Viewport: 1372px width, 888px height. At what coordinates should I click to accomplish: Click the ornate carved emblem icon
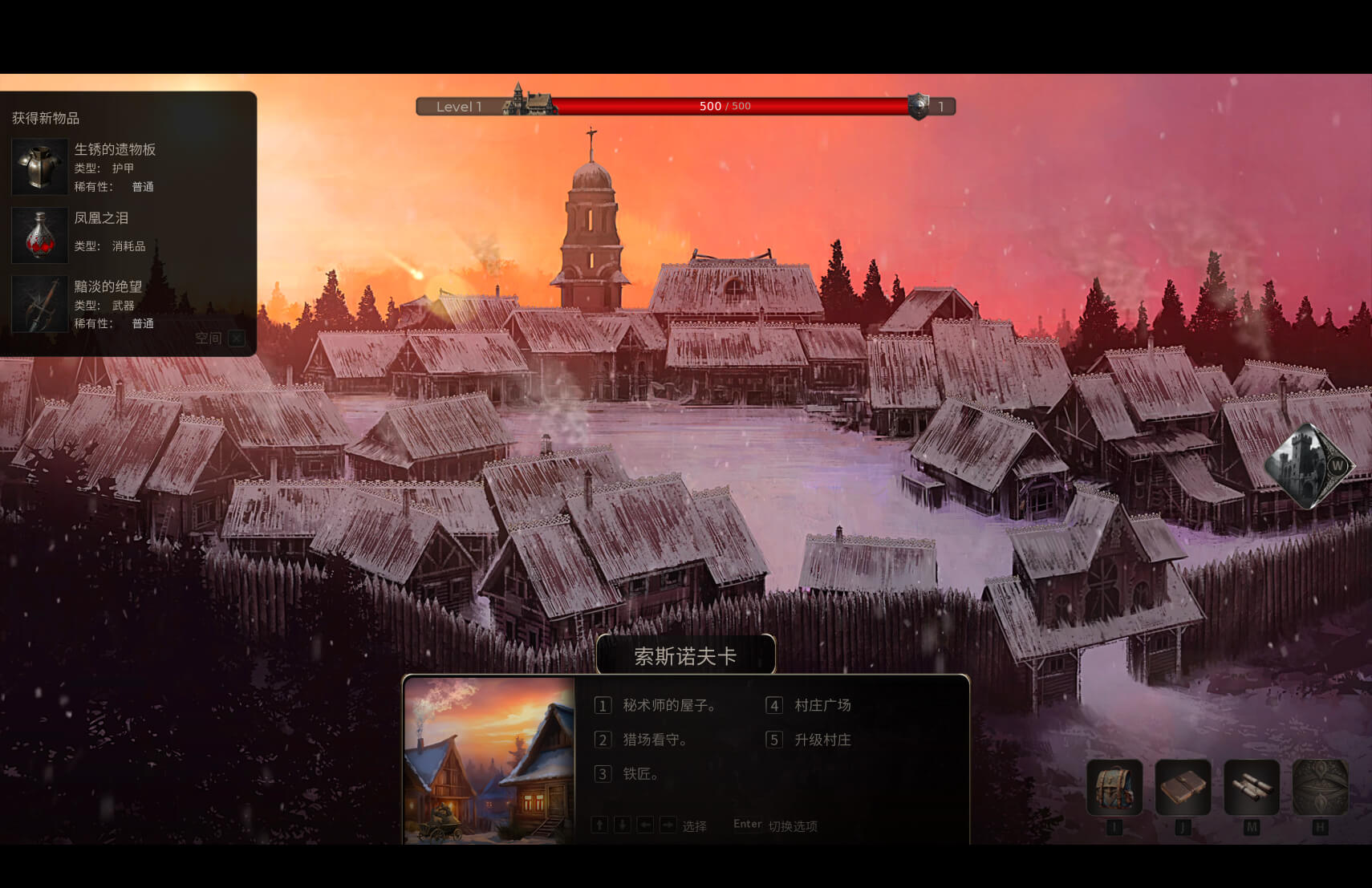(x=1320, y=788)
